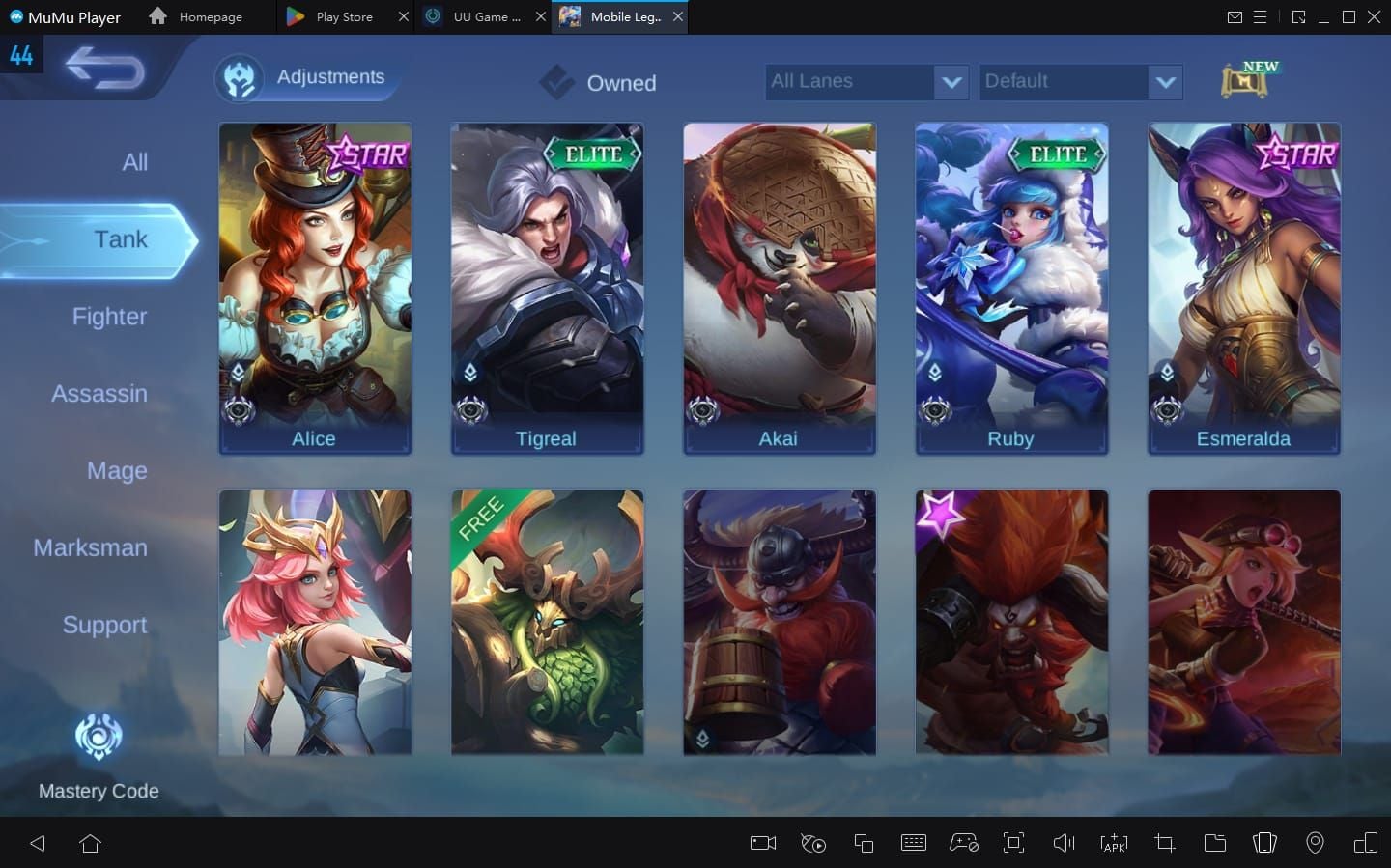The width and height of the screenshot is (1391, 868).
Task: Open the MuMu Player messages inbox
Action: [x=1237, y=16]
